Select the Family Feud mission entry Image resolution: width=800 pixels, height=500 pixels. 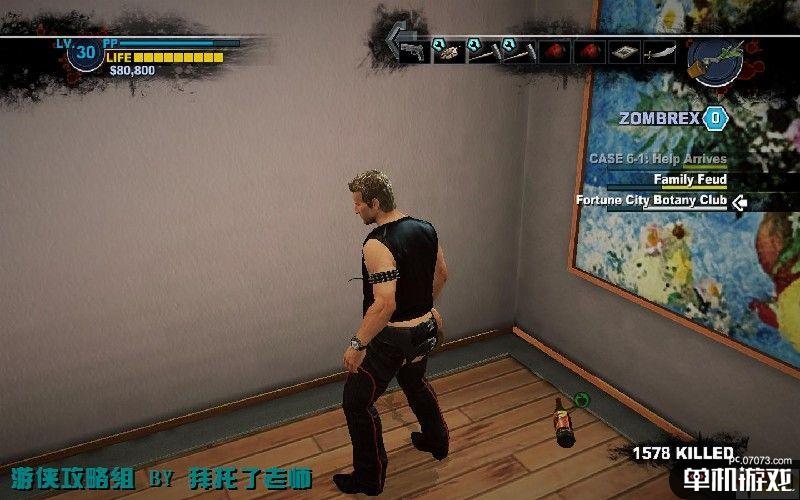(688, 180)
